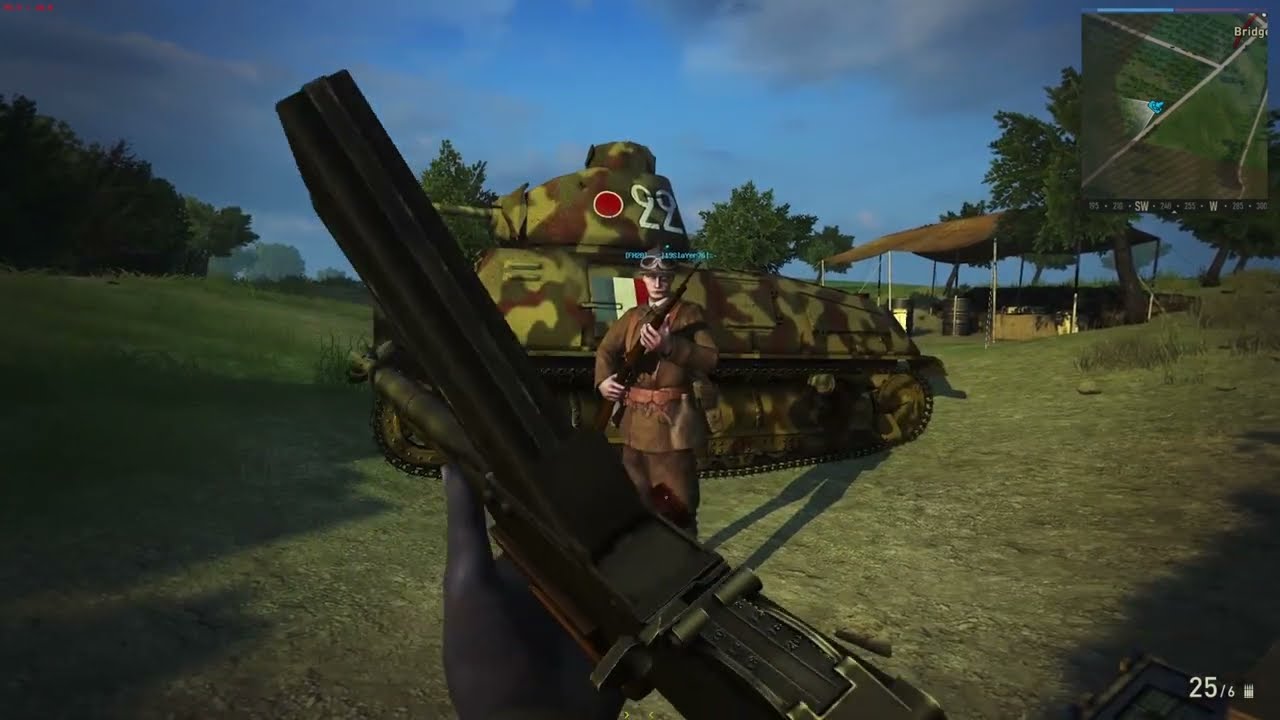Screen dimensions: 1280x720
Task: Click the SW marker on the compass bar
Action: (1140, 203)
